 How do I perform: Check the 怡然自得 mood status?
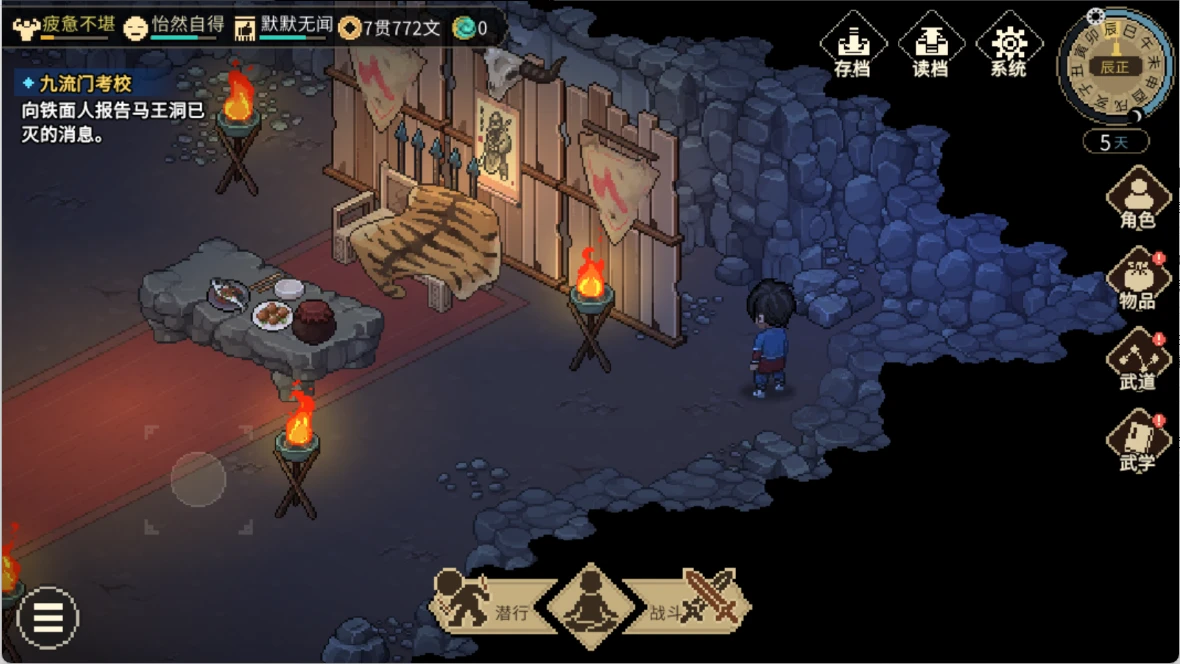tap(172, 27)
